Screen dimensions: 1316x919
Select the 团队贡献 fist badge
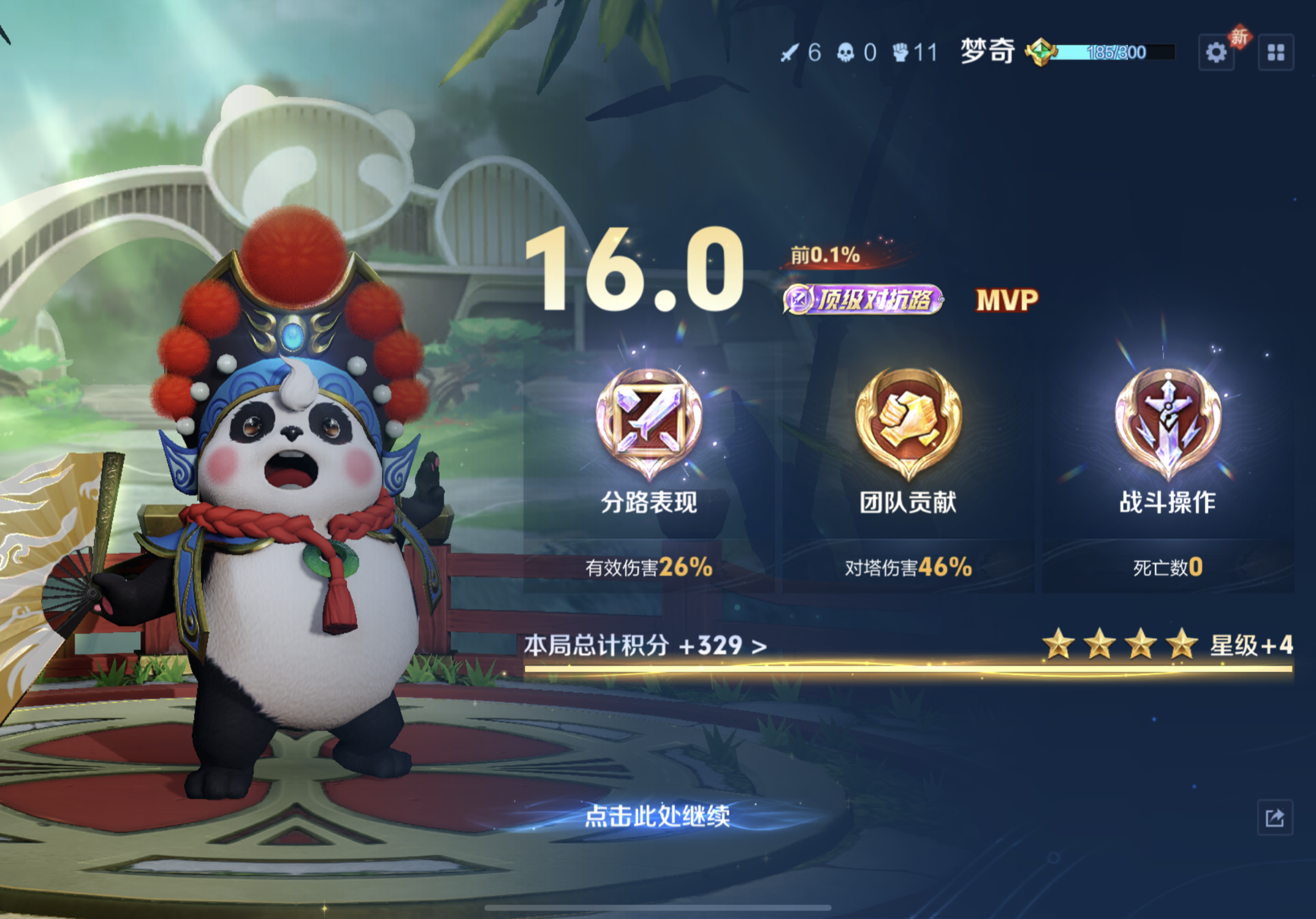[x=908, y=422]
